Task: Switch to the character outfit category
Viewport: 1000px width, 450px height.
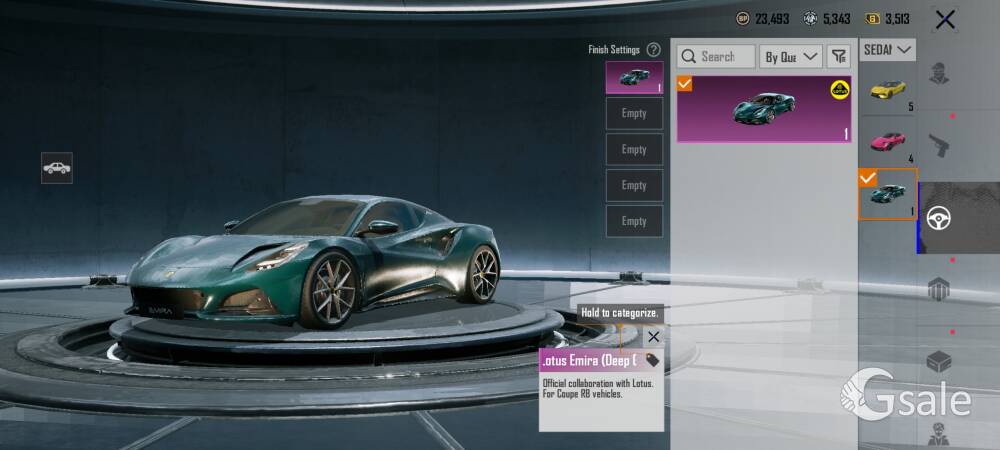Action: coord(939,76)
